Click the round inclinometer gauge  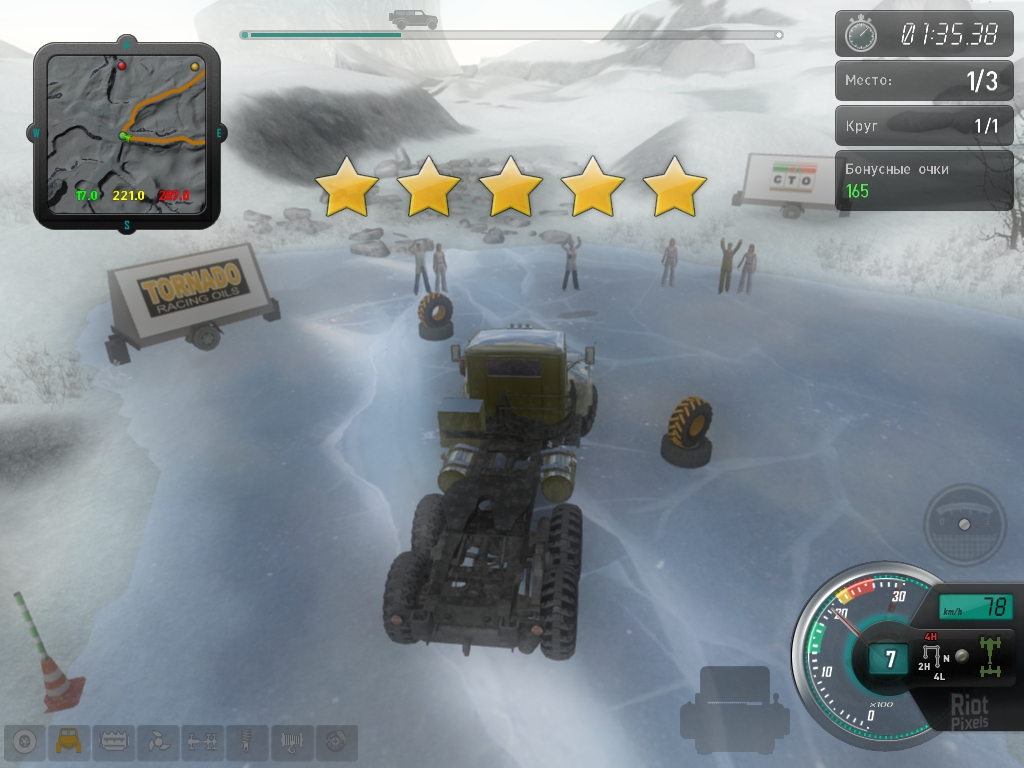pyautogui.click(x=964, y=524)
